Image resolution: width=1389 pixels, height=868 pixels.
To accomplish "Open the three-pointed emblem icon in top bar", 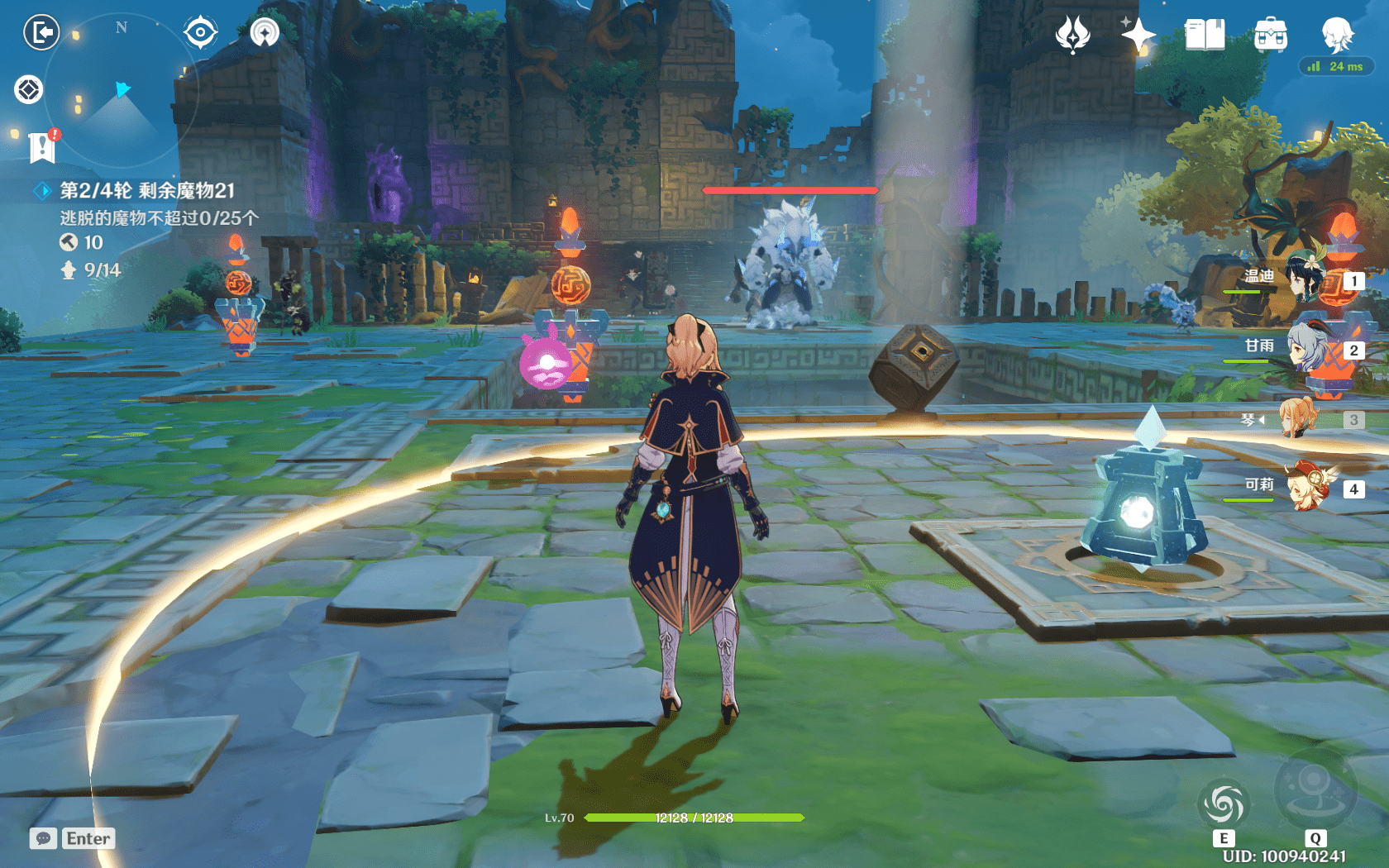I will [x=1072, y=35].
